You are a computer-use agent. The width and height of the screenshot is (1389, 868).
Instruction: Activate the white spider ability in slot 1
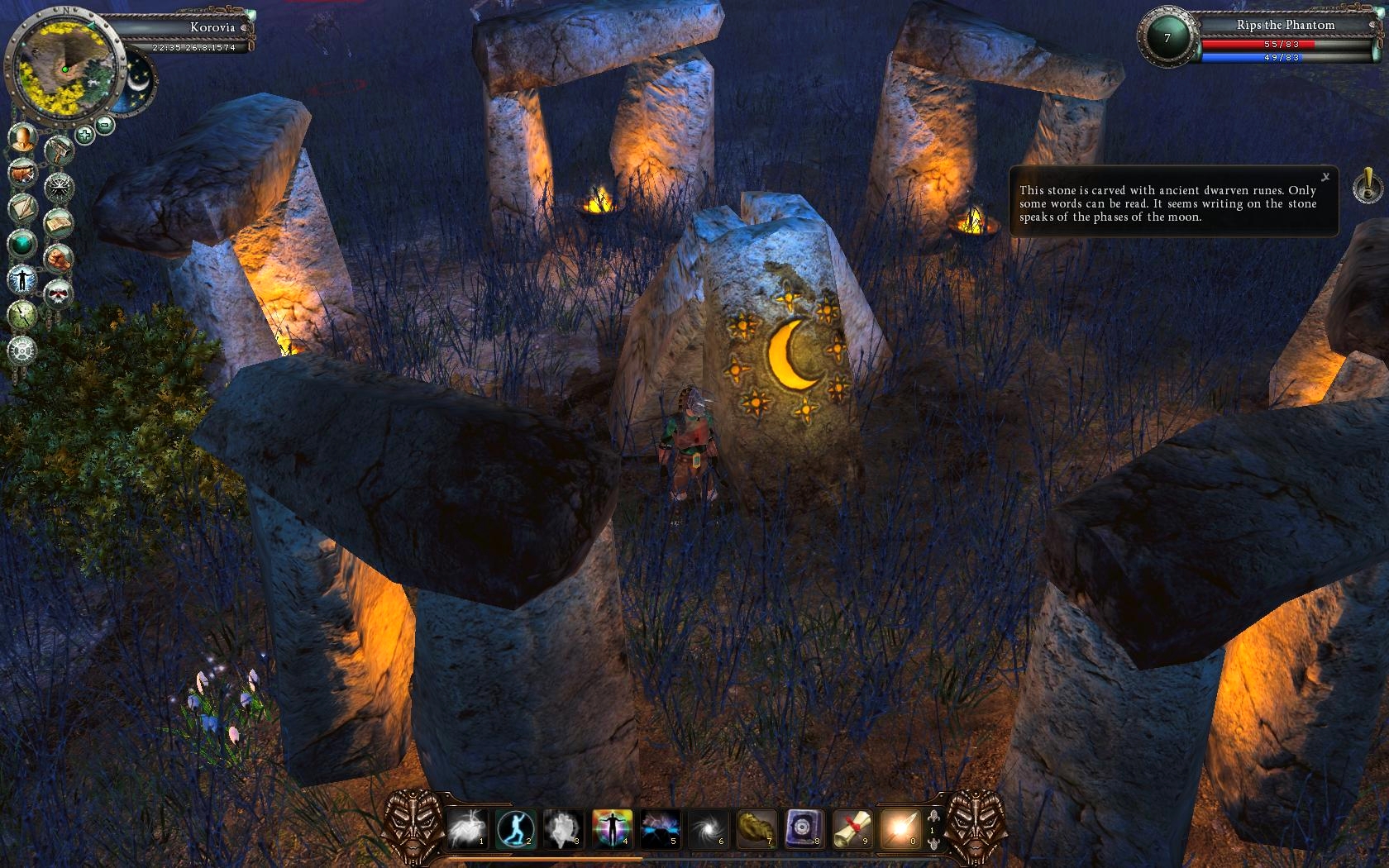pyautogui.click(x=466, y=827)
